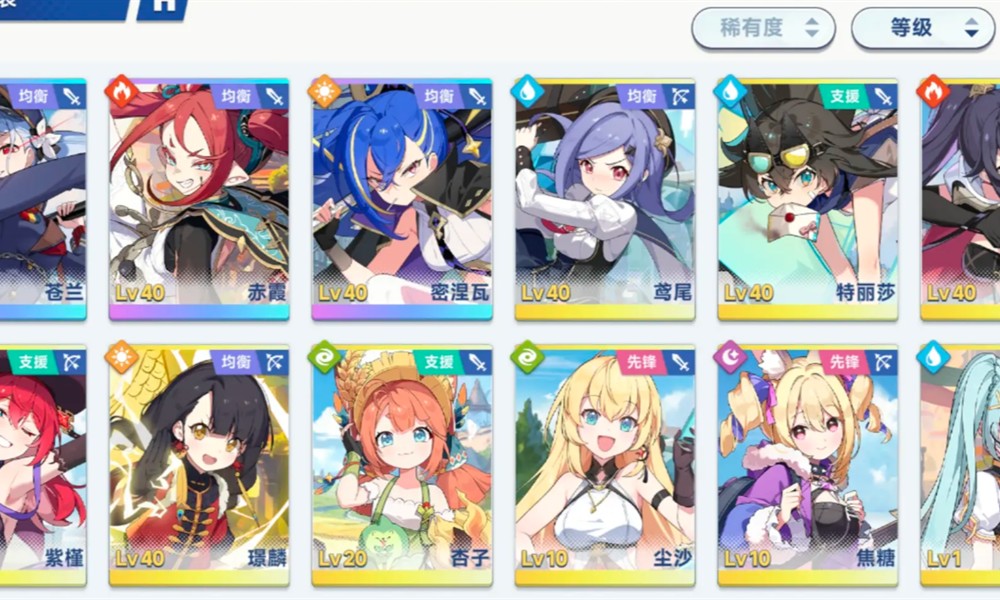Select the Lv1 teal-haired character card
1000x600 pixels.
[x=960, y=465]
